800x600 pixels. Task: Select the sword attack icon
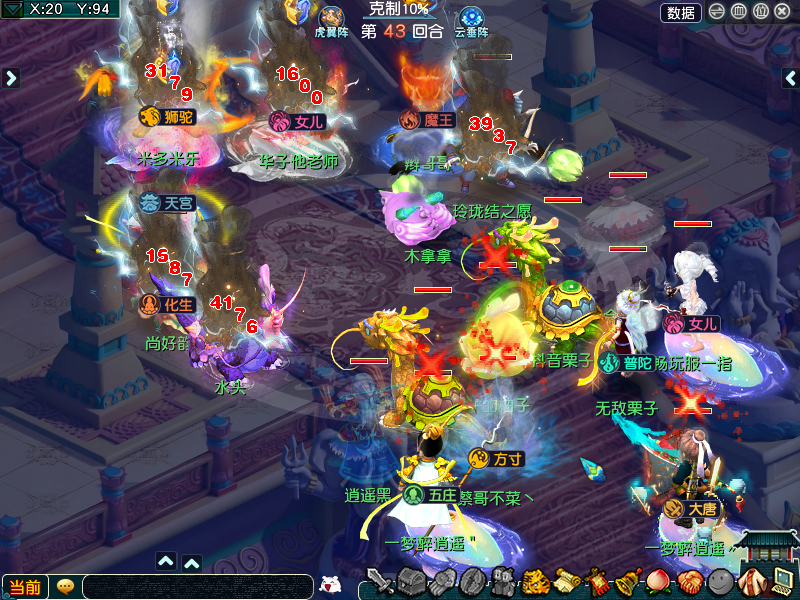380,581
